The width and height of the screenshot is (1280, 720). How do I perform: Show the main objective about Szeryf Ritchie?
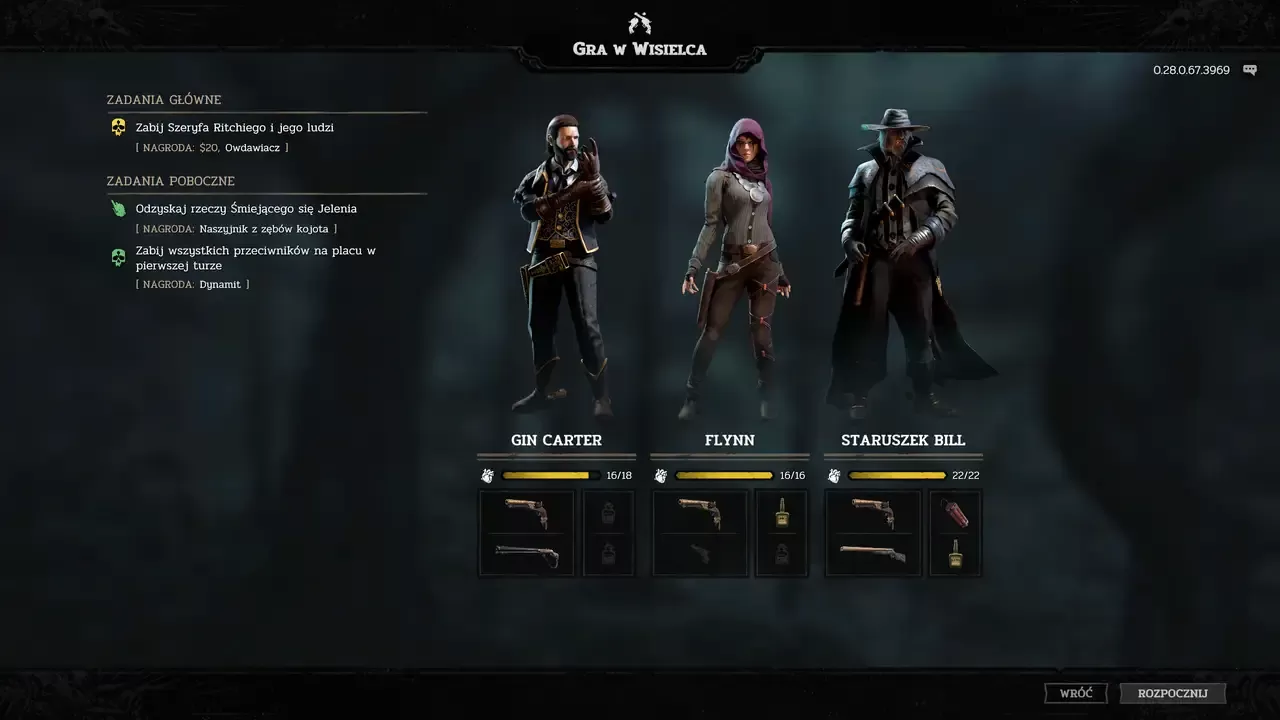coord(235,128)
